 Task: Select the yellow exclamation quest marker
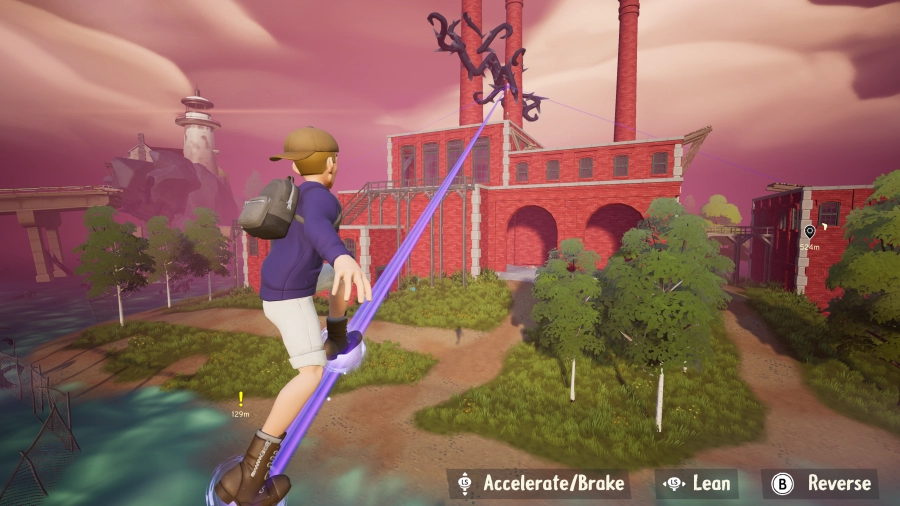click(x=240, y=398)
